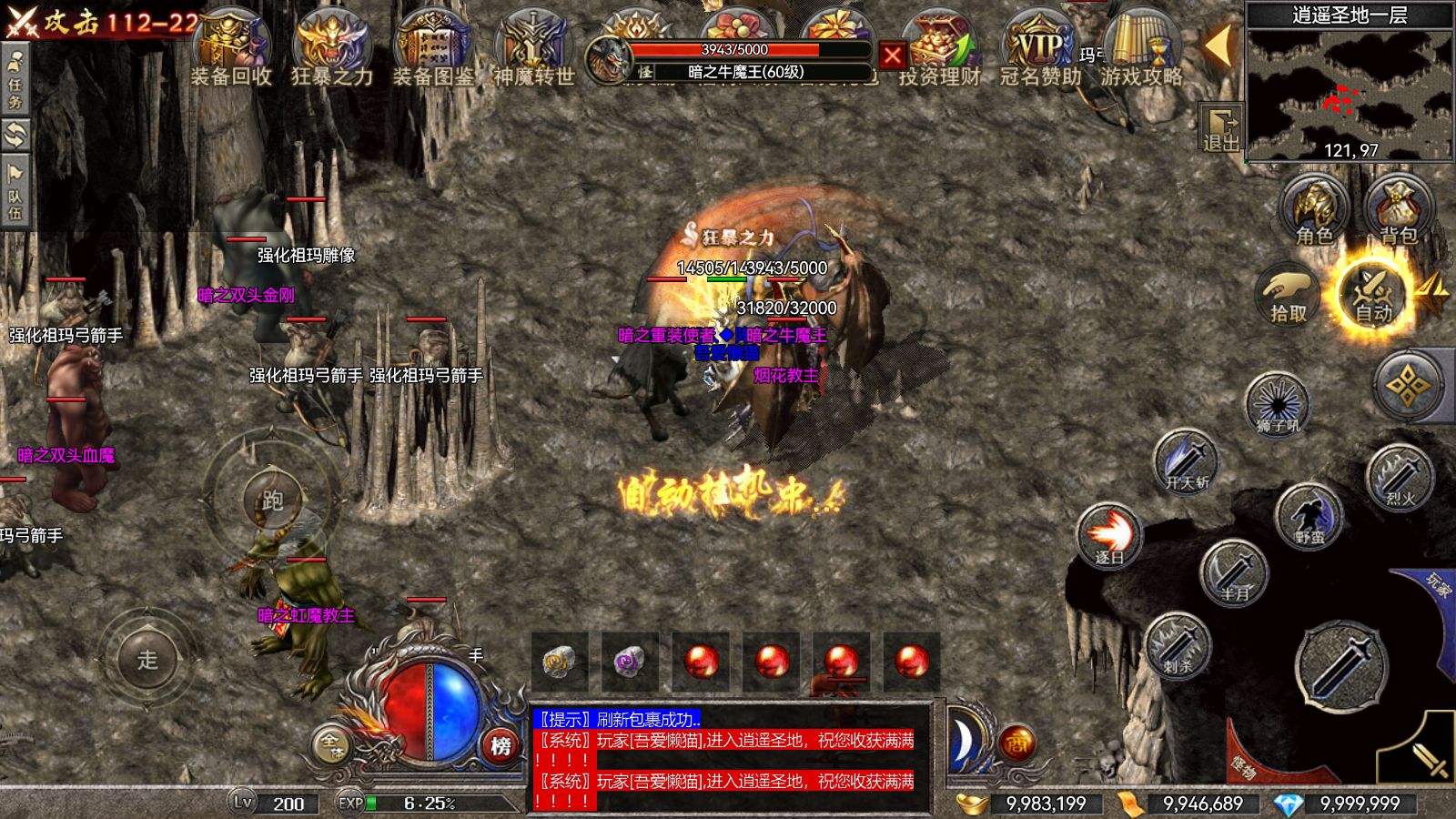Close the boss target frame

click(x=893, y=56)
